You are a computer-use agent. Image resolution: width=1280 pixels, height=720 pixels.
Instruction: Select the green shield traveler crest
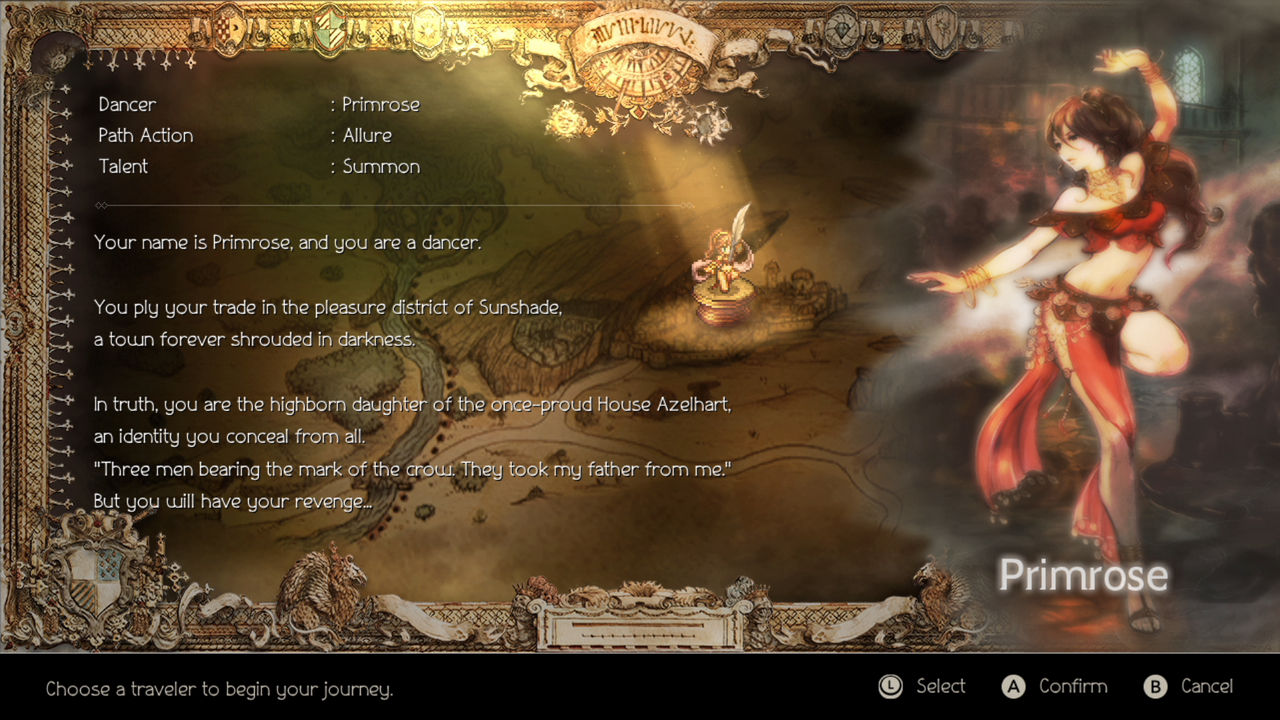click(328, 30)
